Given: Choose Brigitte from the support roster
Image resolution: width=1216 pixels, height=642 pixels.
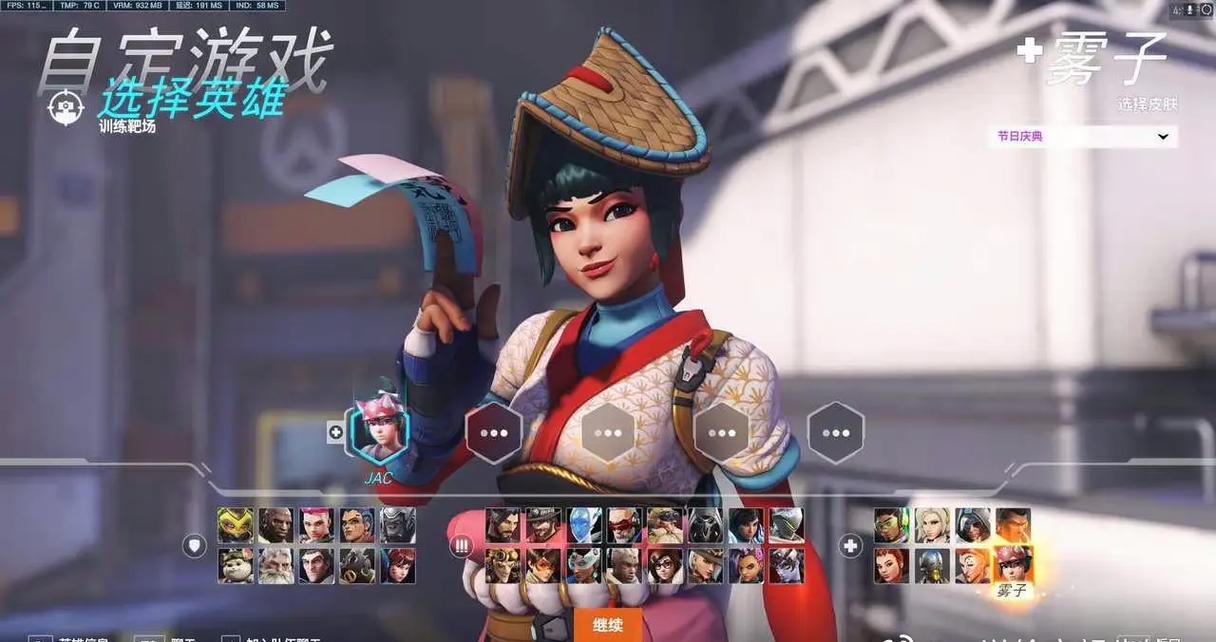Looking at the screenshot, I should (891, 566).
